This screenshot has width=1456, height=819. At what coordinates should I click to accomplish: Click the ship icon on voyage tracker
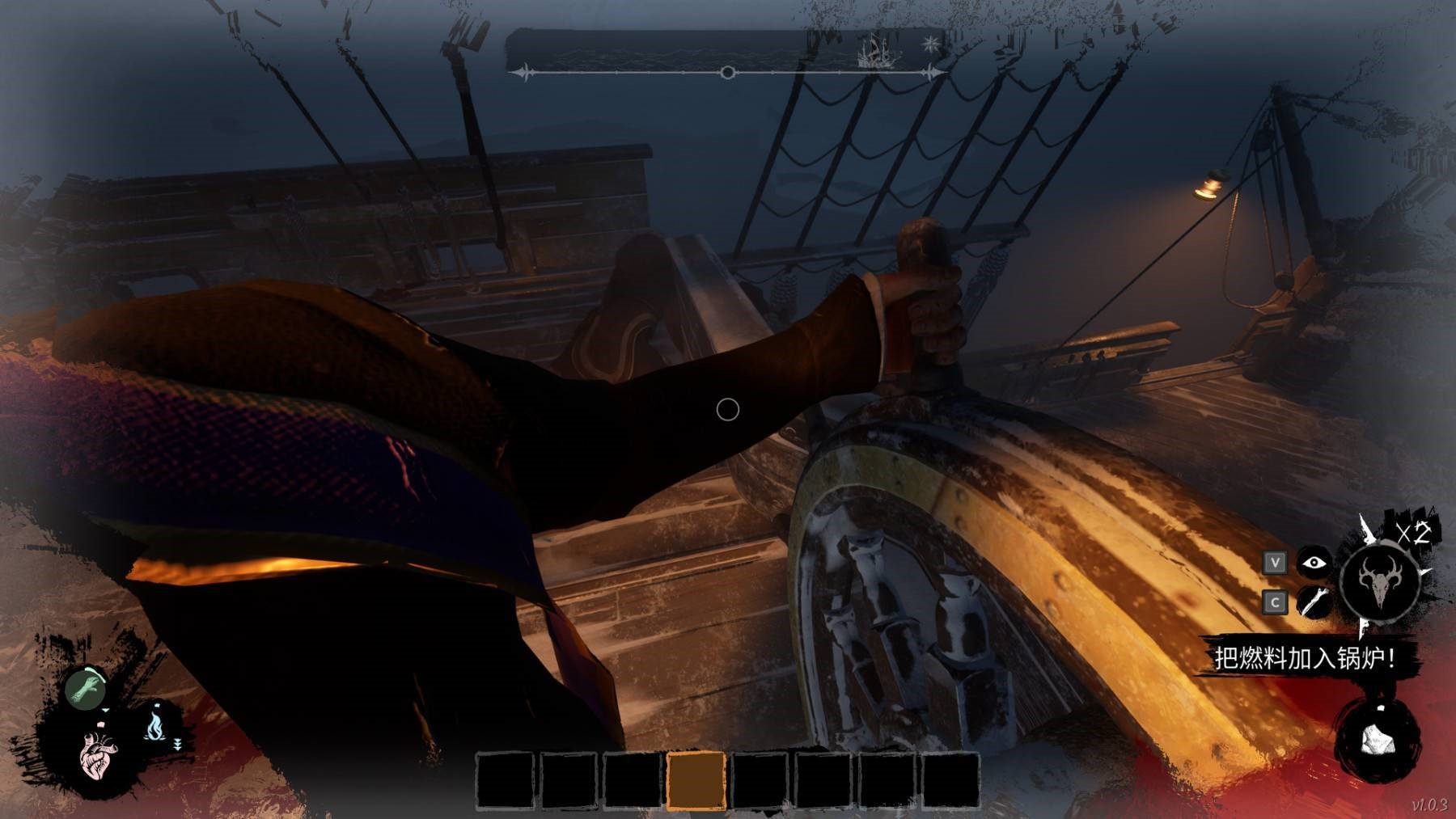(878, 51)
